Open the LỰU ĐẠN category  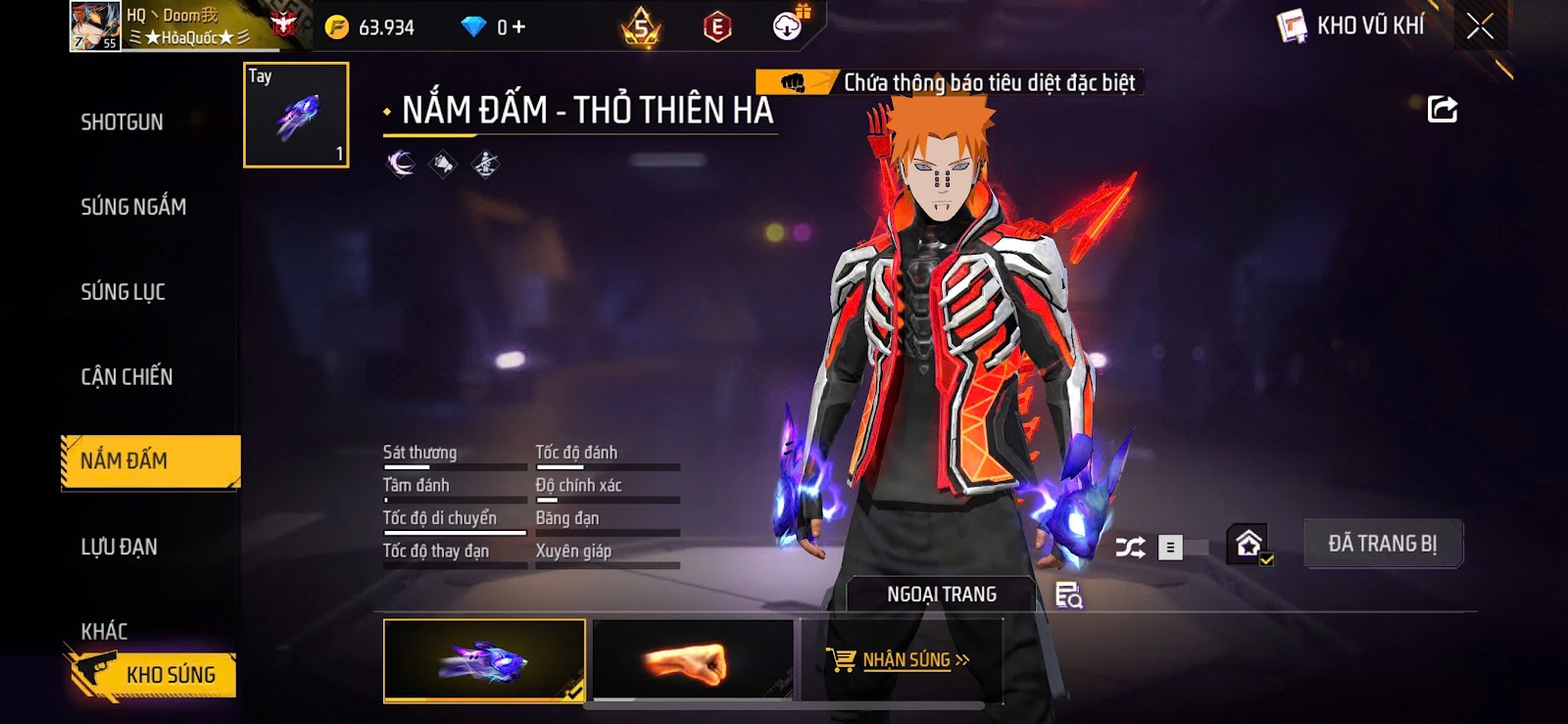pos(119,547)
